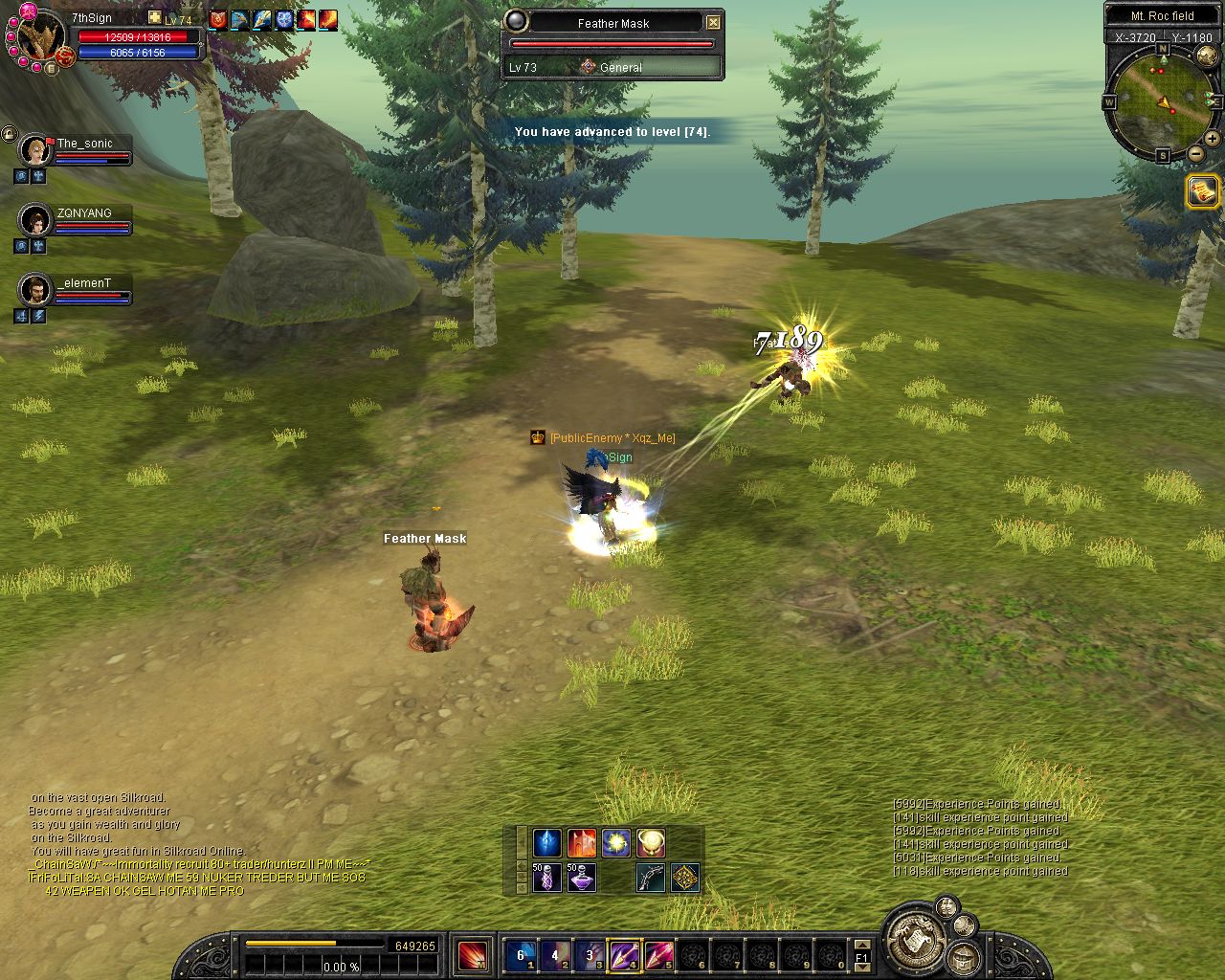Viewport: 1225px width, 980px height.
Task: Activate the highlighted arrow skill in slot 4
Action: (624, 955)
